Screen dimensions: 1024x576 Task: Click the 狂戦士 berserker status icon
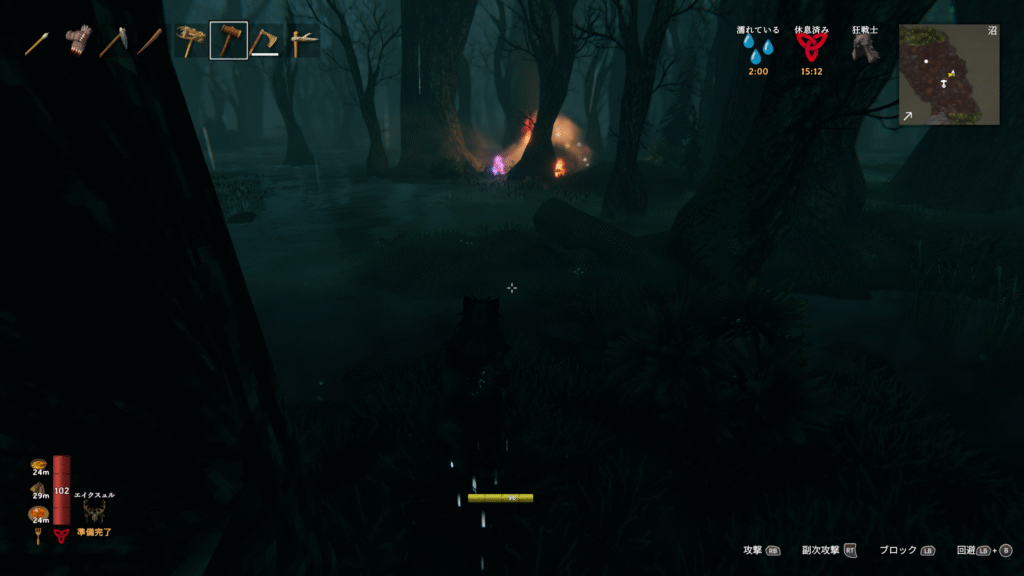click(865, 51)
